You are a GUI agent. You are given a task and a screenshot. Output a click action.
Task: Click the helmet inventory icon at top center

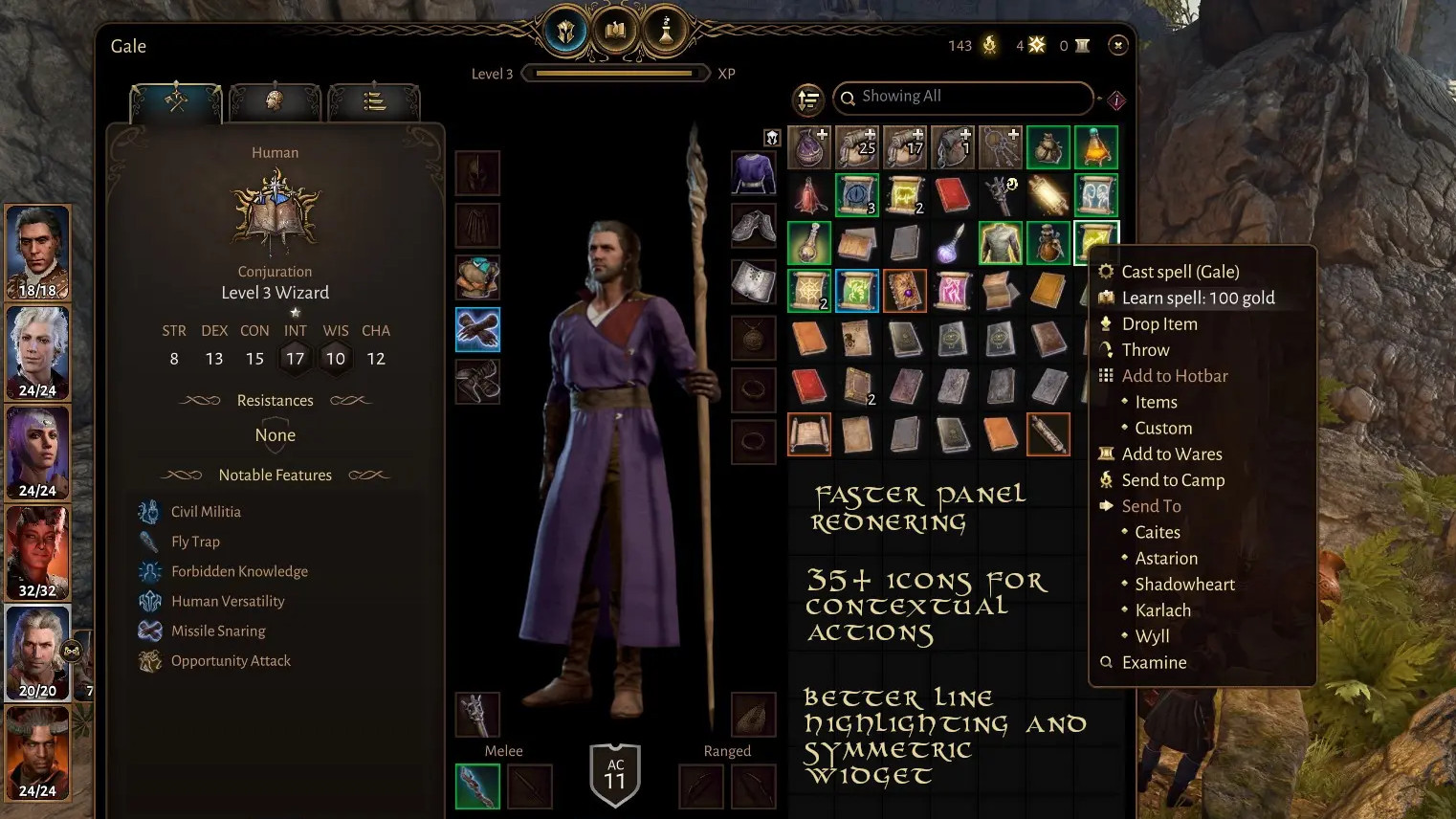click(565, 29)
